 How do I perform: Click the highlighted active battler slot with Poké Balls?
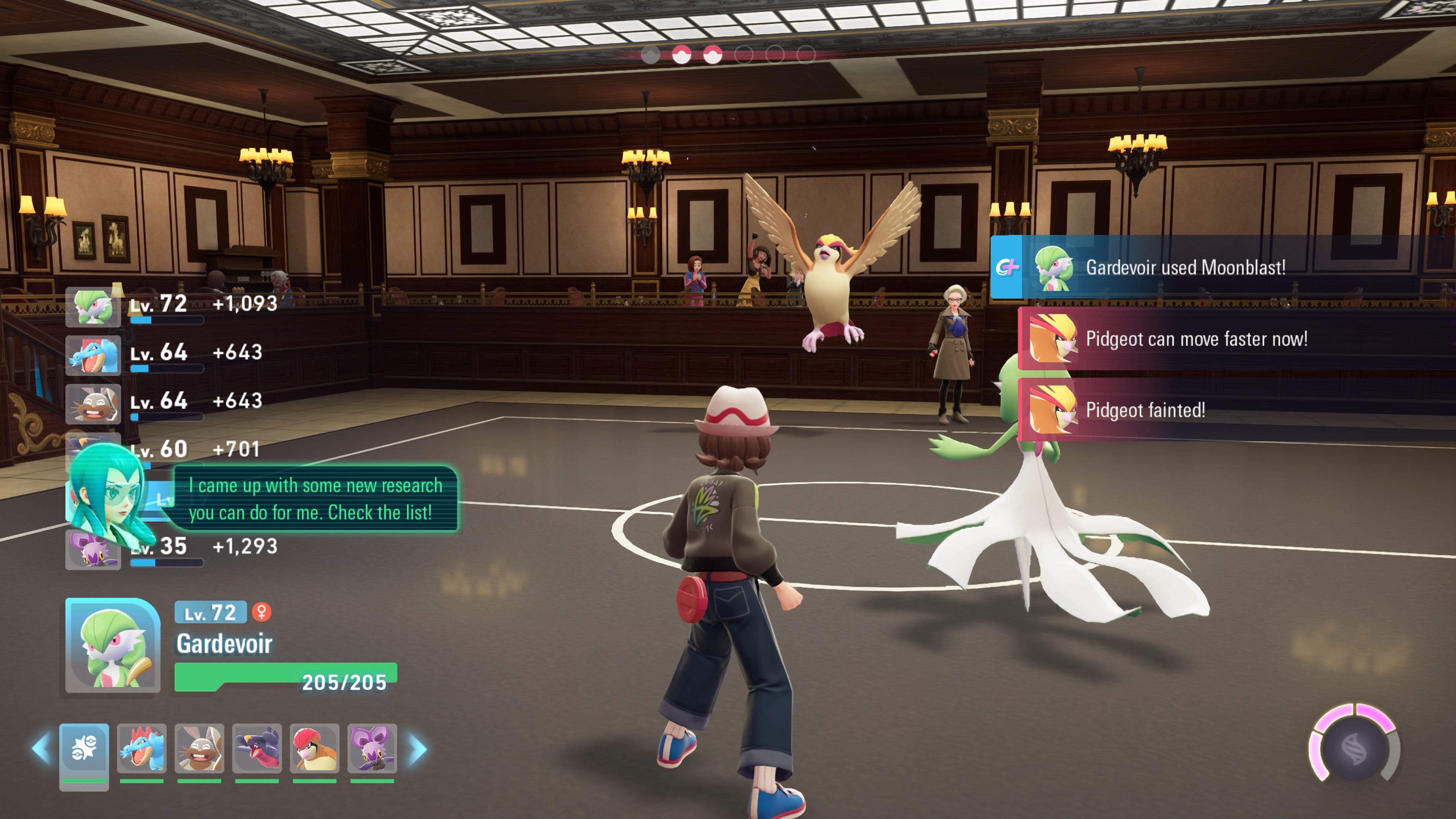[x=84, y=750]
